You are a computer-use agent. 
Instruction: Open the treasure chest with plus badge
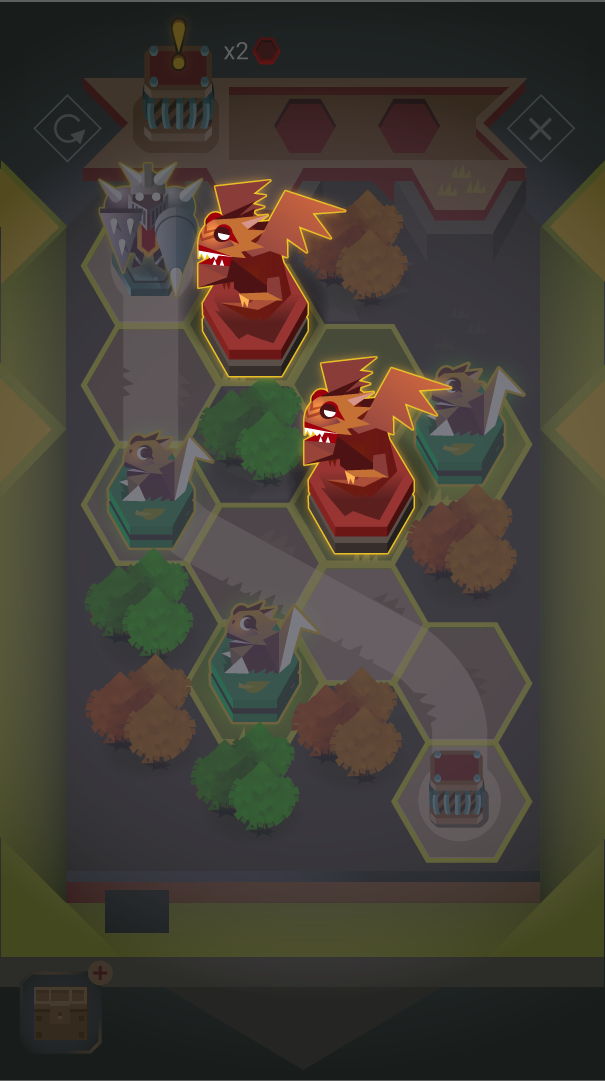pyautogui.click(x=61, y=1012)
